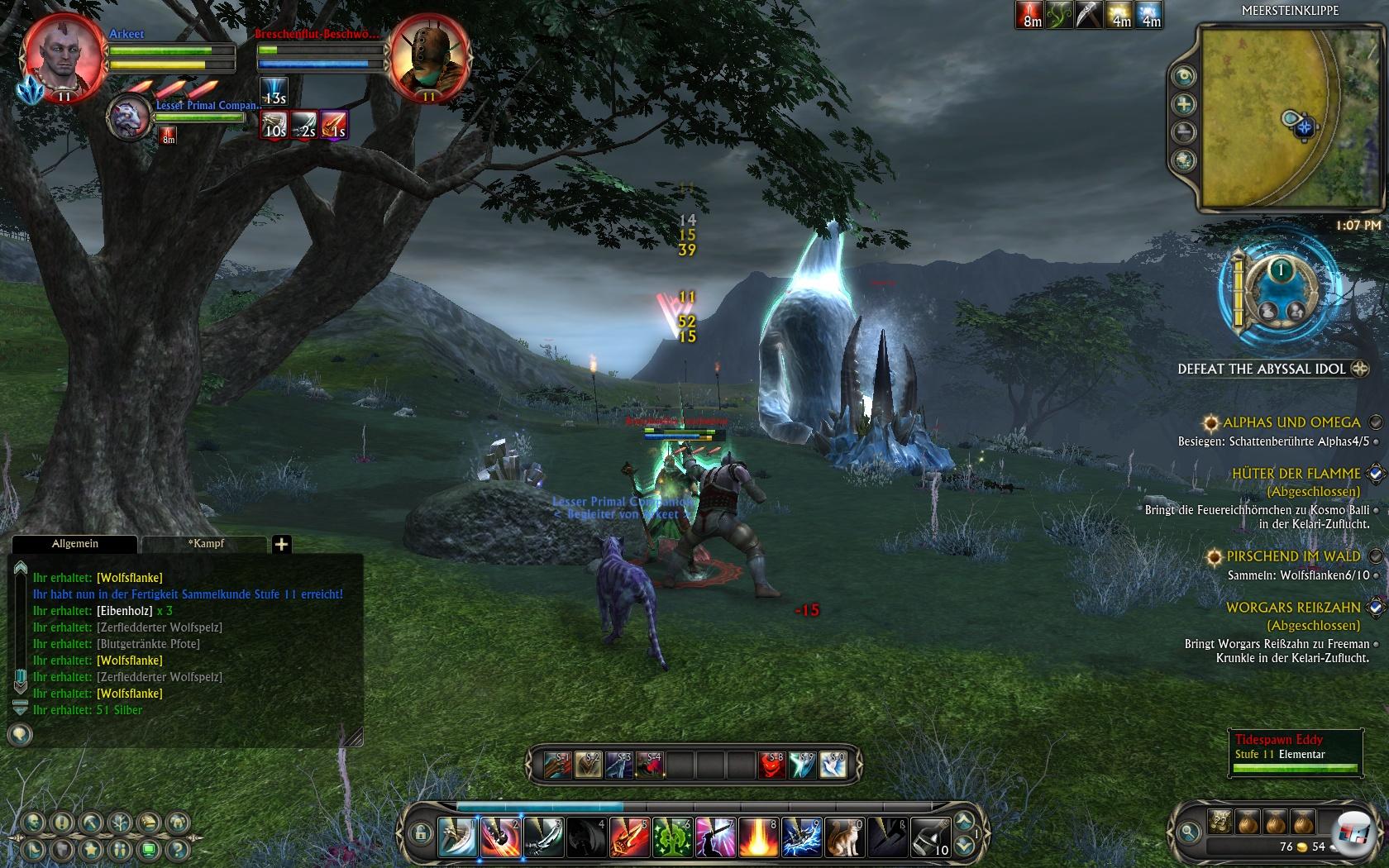The width and height of the screenshot is (1389, 868).
Task: Switch to the Kampf chat tab
Action: (206, 544)
